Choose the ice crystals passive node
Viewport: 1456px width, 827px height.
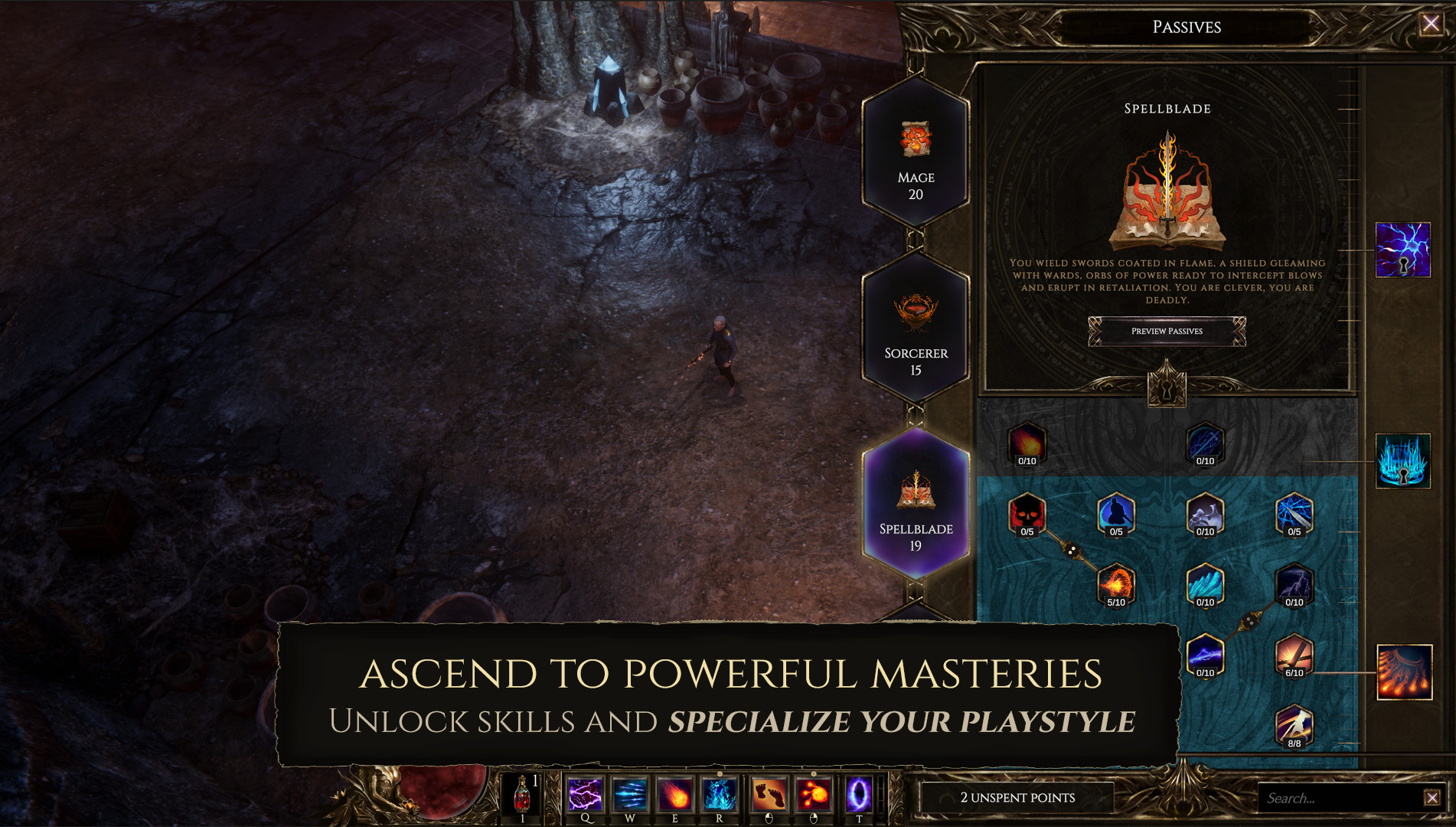coord(1205,584)
